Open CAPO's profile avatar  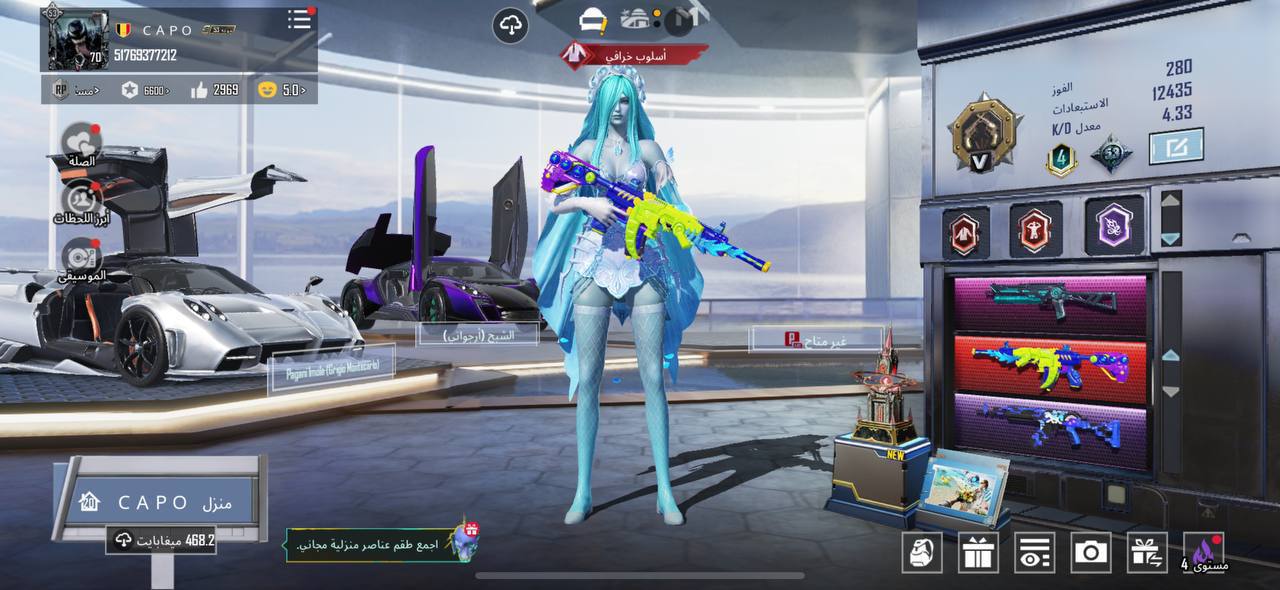(x=76, y=40)
